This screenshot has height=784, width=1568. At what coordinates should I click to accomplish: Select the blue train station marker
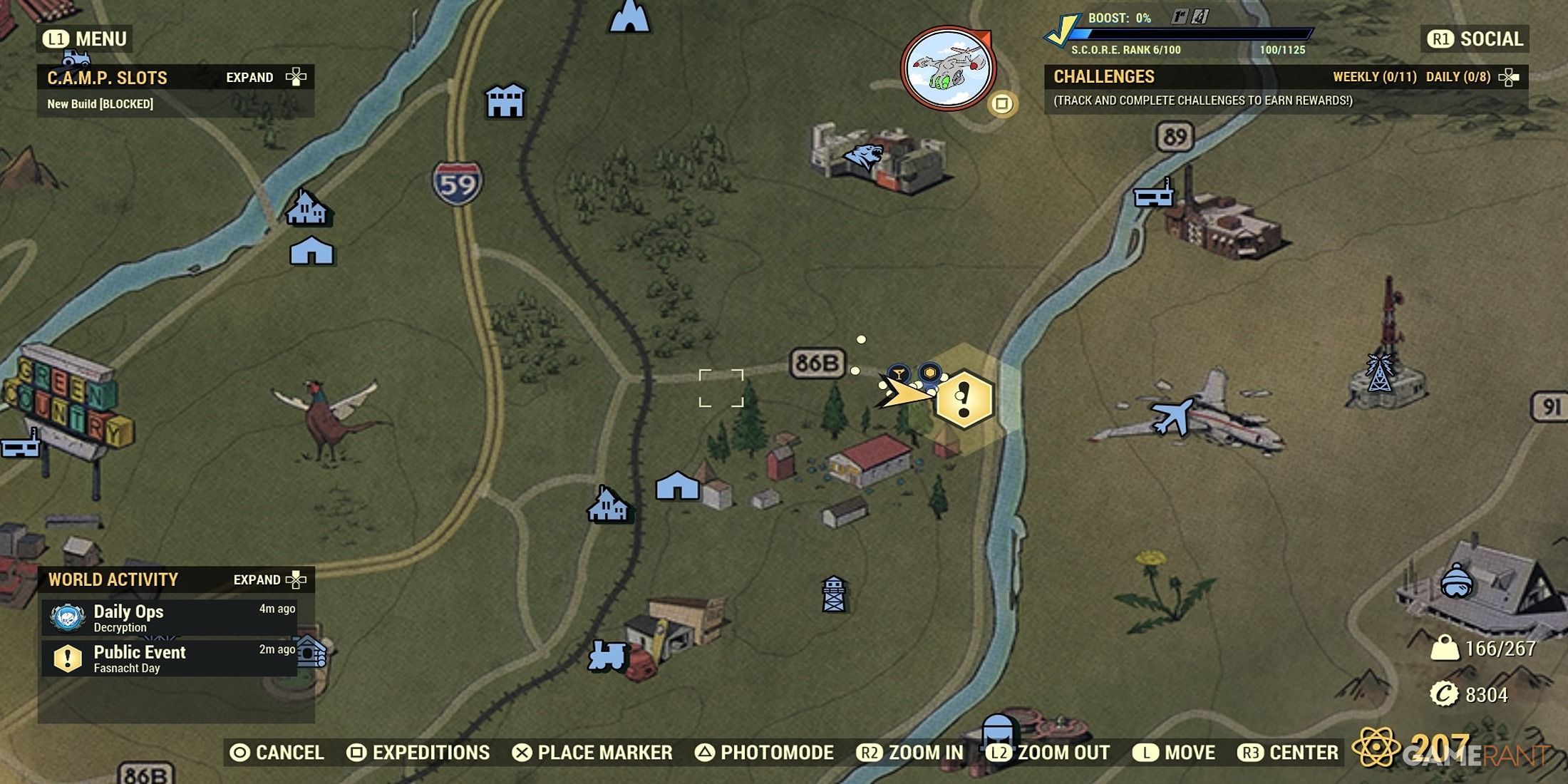(607, 656)
